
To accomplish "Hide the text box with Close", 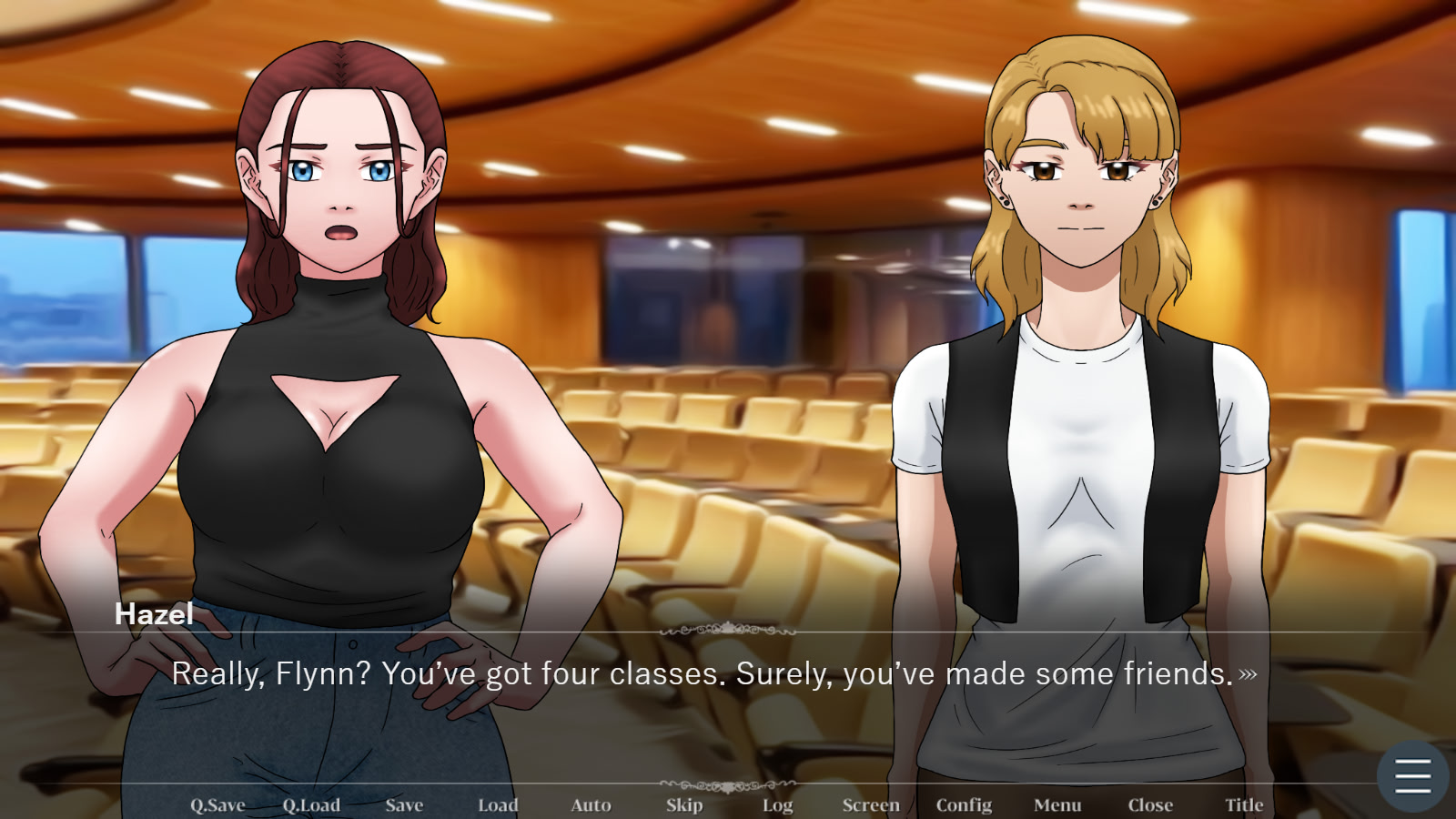I will pyautogui.click(x=1150, y=804).
